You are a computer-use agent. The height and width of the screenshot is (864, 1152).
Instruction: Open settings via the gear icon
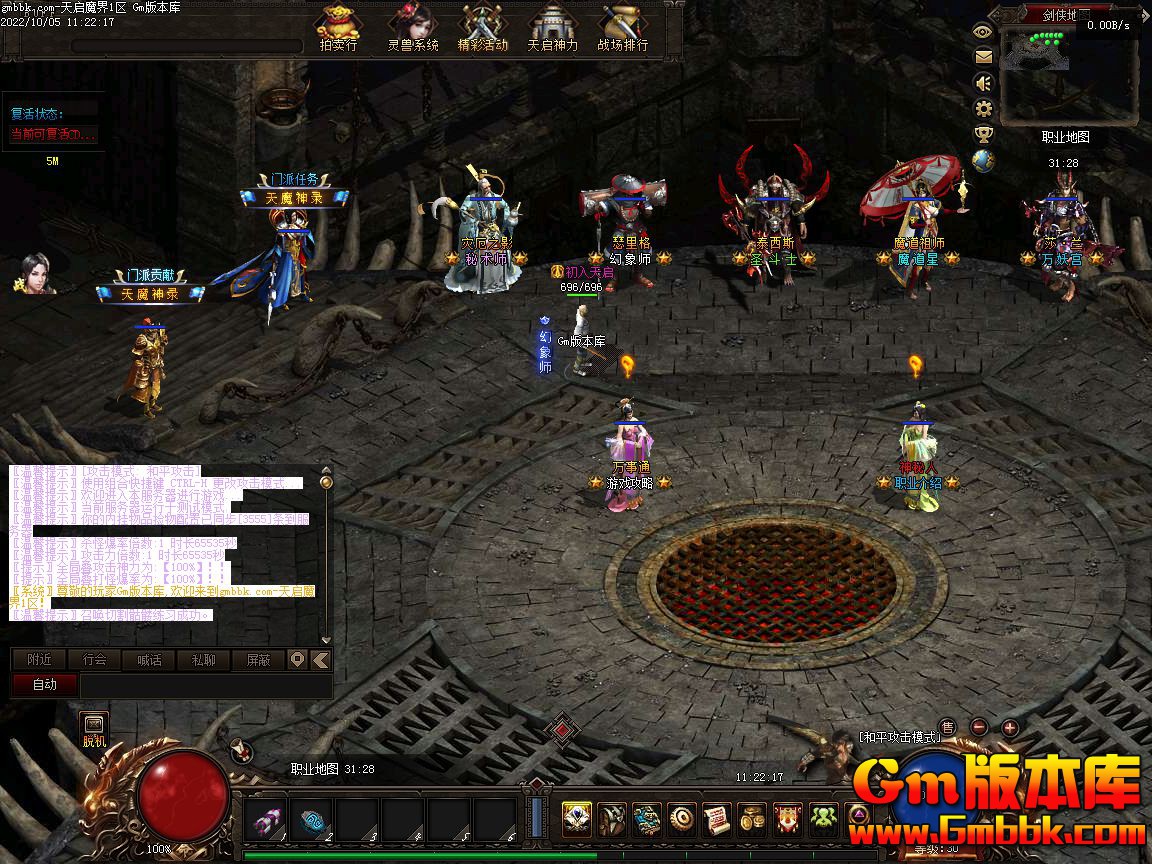point(983,109)
